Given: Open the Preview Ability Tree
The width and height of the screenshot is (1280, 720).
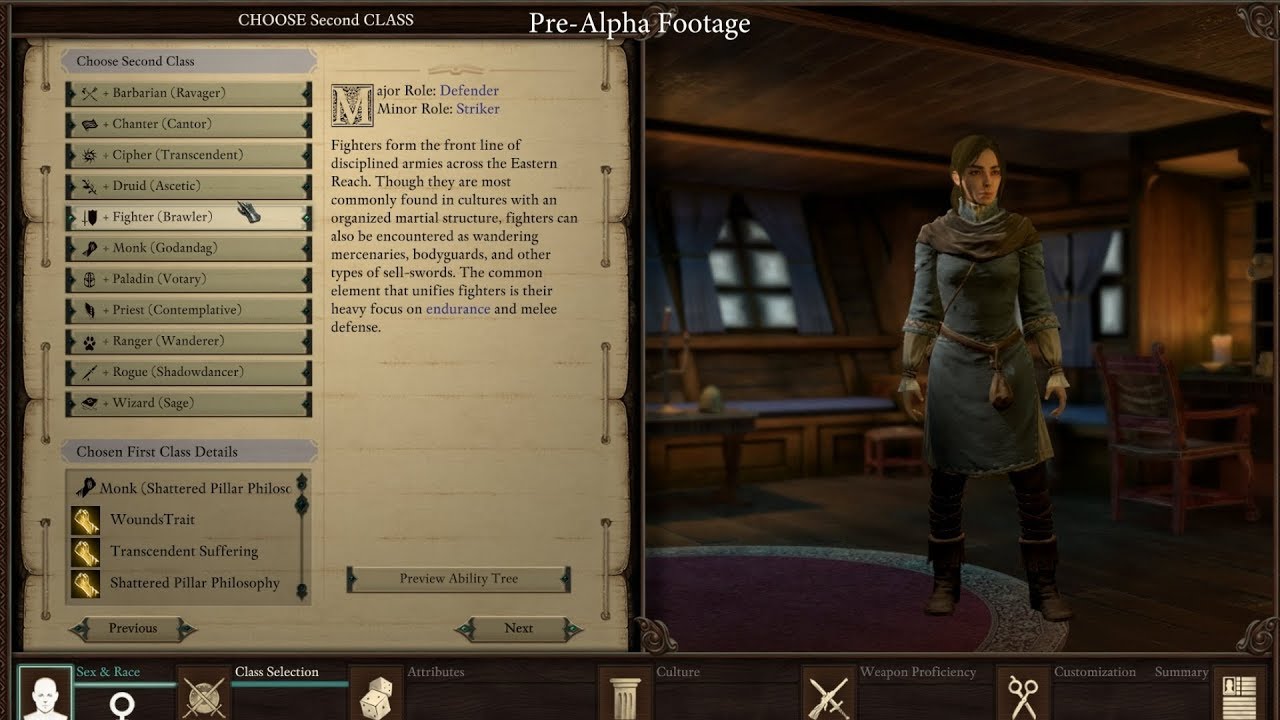Looking at the screenshot, I should point(459,579).
